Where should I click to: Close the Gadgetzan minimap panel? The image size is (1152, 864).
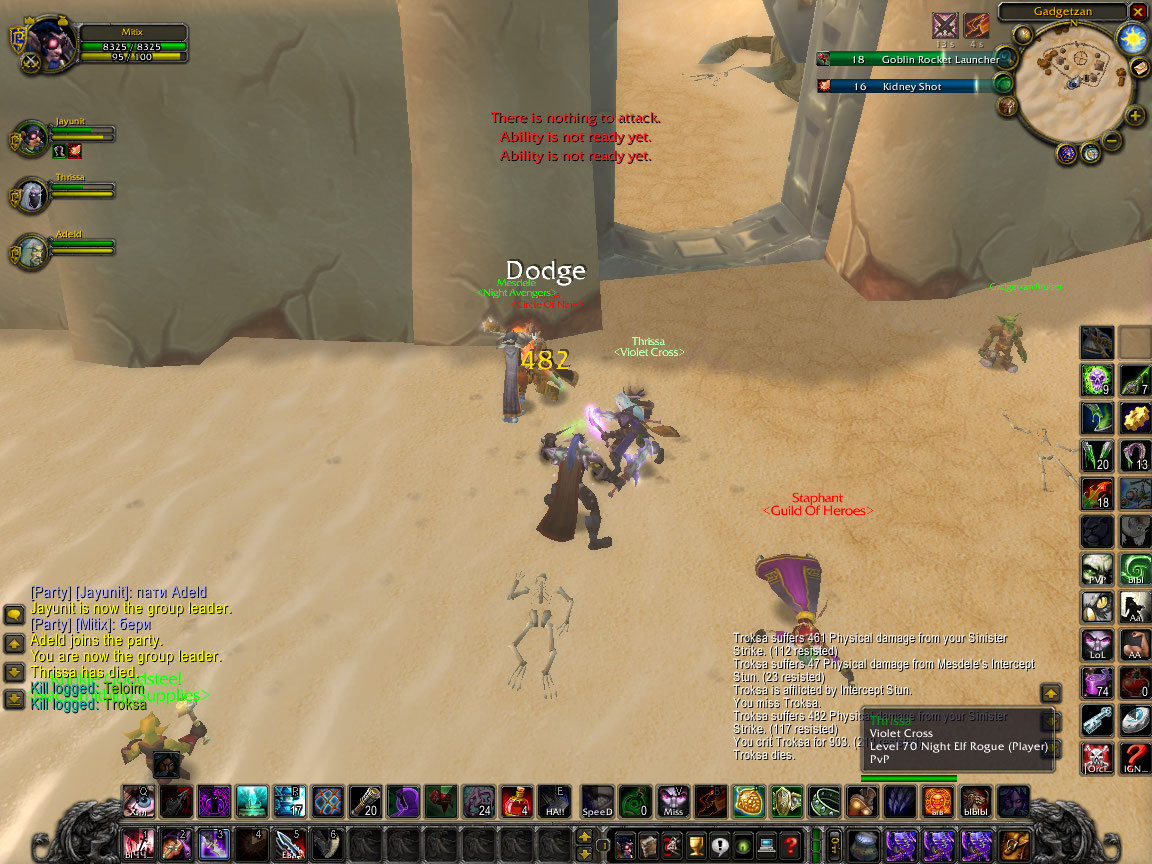coord(1138,11)
